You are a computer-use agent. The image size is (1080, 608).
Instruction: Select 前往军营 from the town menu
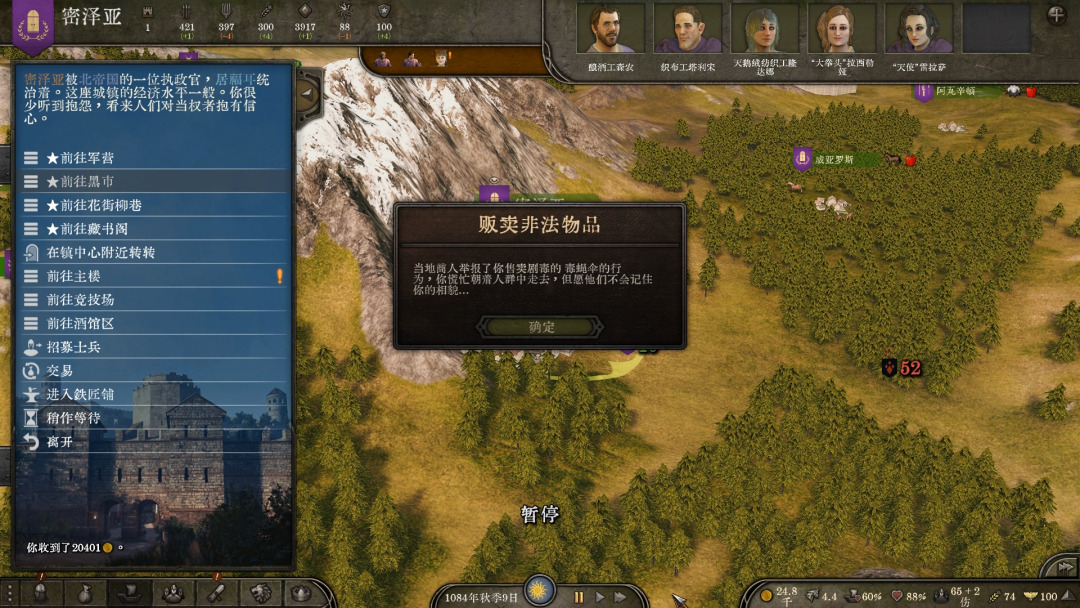pyautogui.click(x=80, y=158)
